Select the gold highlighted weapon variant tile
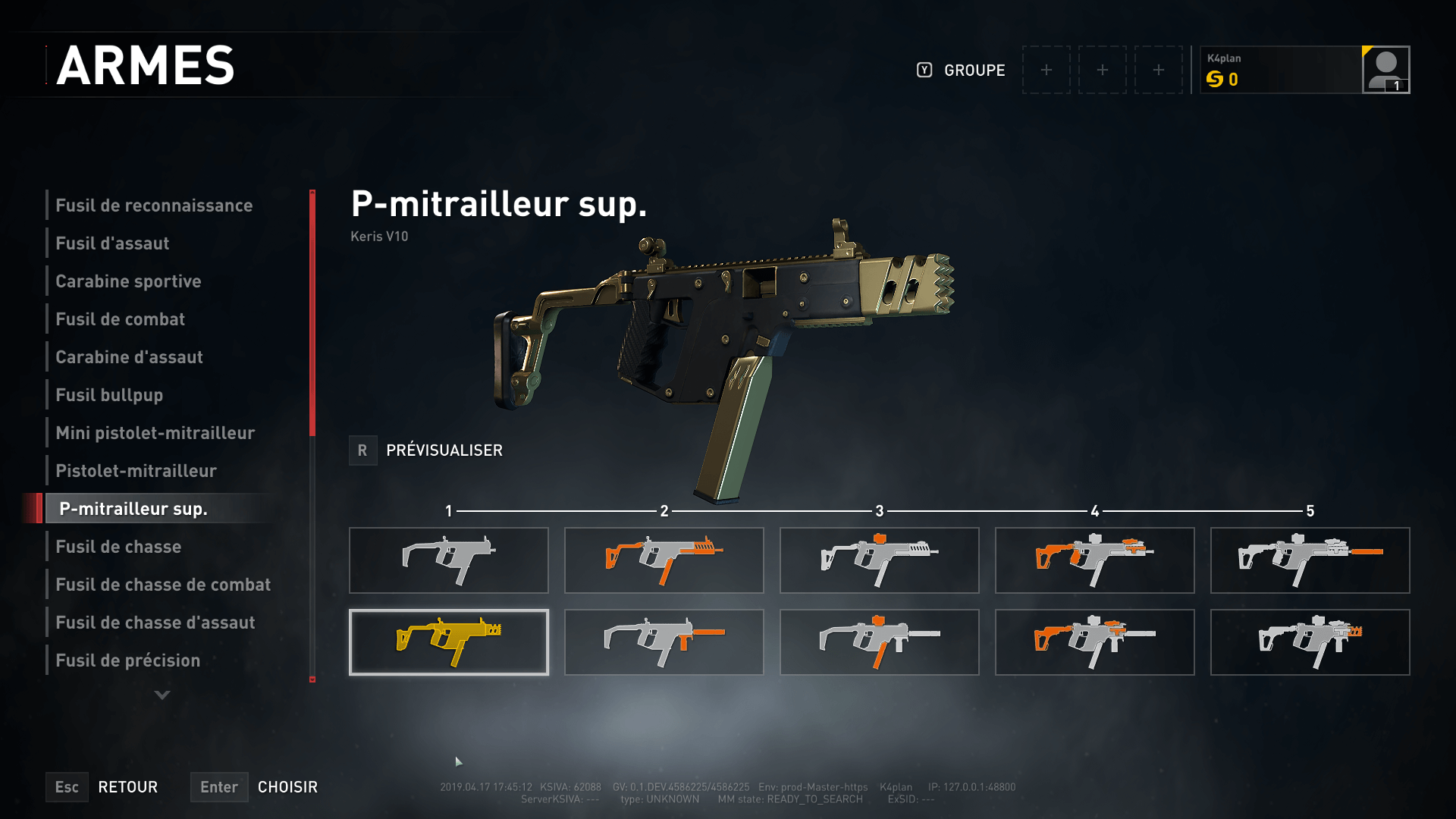The height and width of the screenshot is (819, 1456). [448, 642]
